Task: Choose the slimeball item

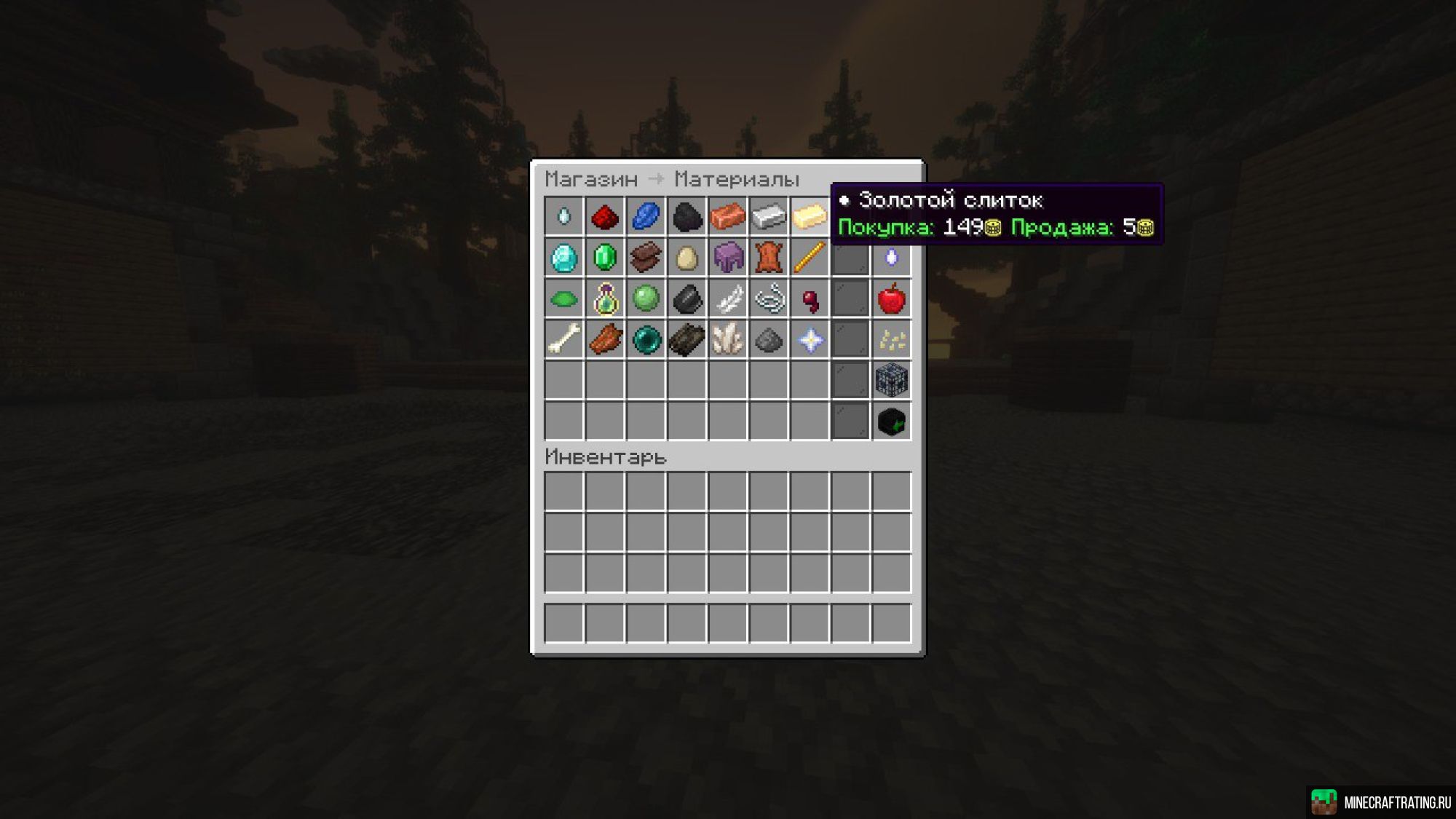Action: [646, 298]
